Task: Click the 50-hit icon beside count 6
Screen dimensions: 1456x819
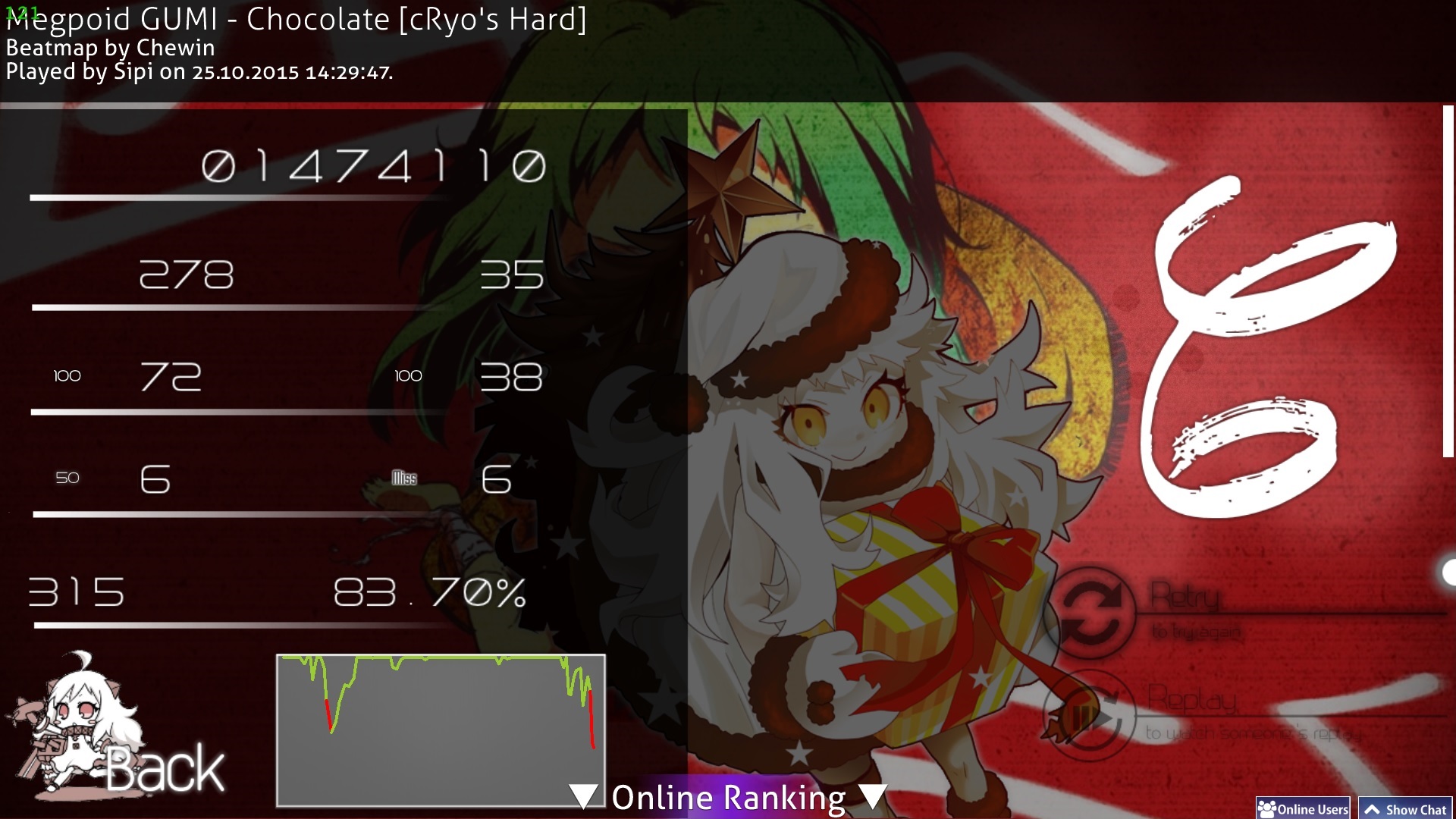Action: click(x=67, y=477)
